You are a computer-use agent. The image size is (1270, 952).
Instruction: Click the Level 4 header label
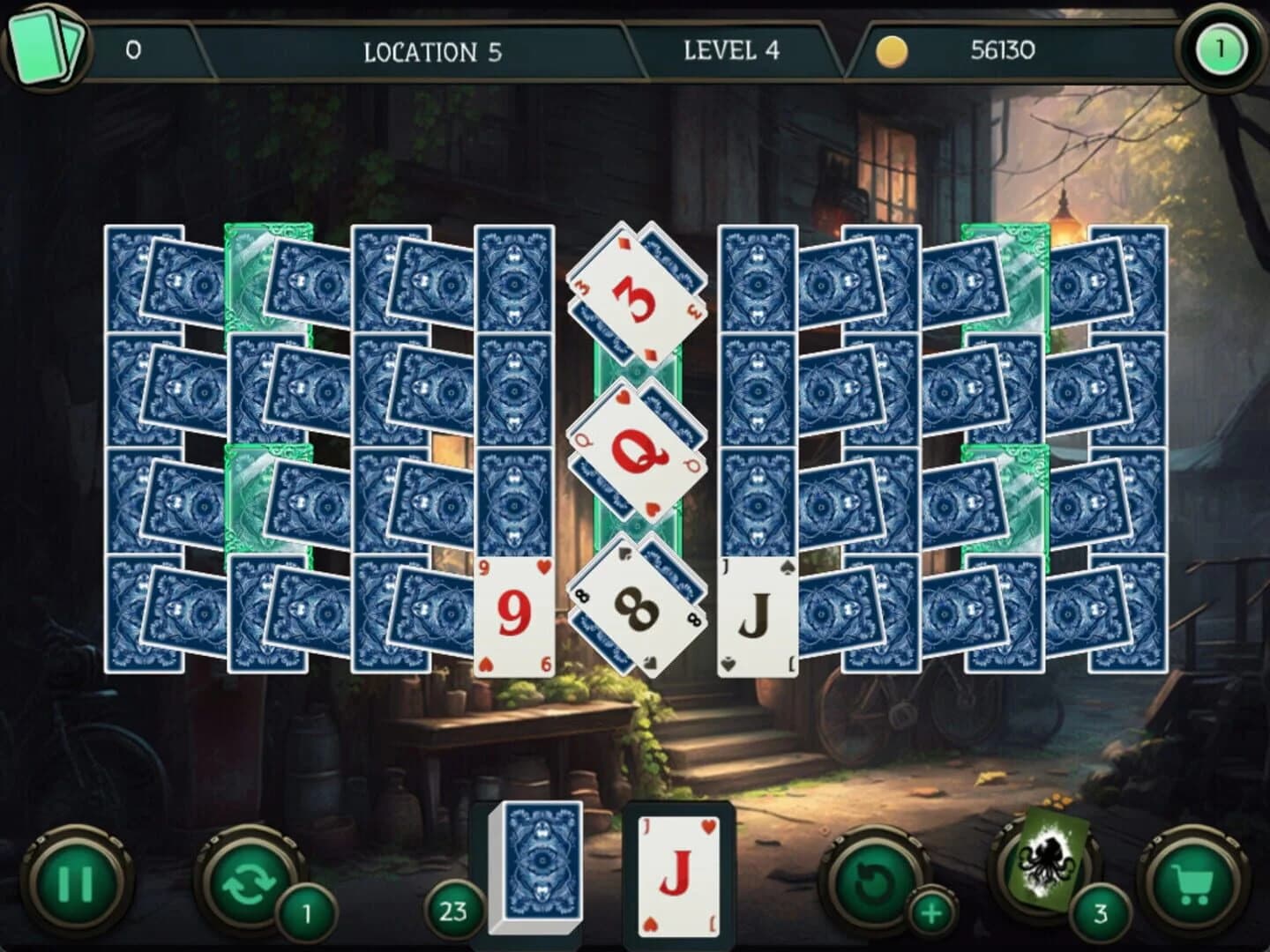(x=730, y=51)
